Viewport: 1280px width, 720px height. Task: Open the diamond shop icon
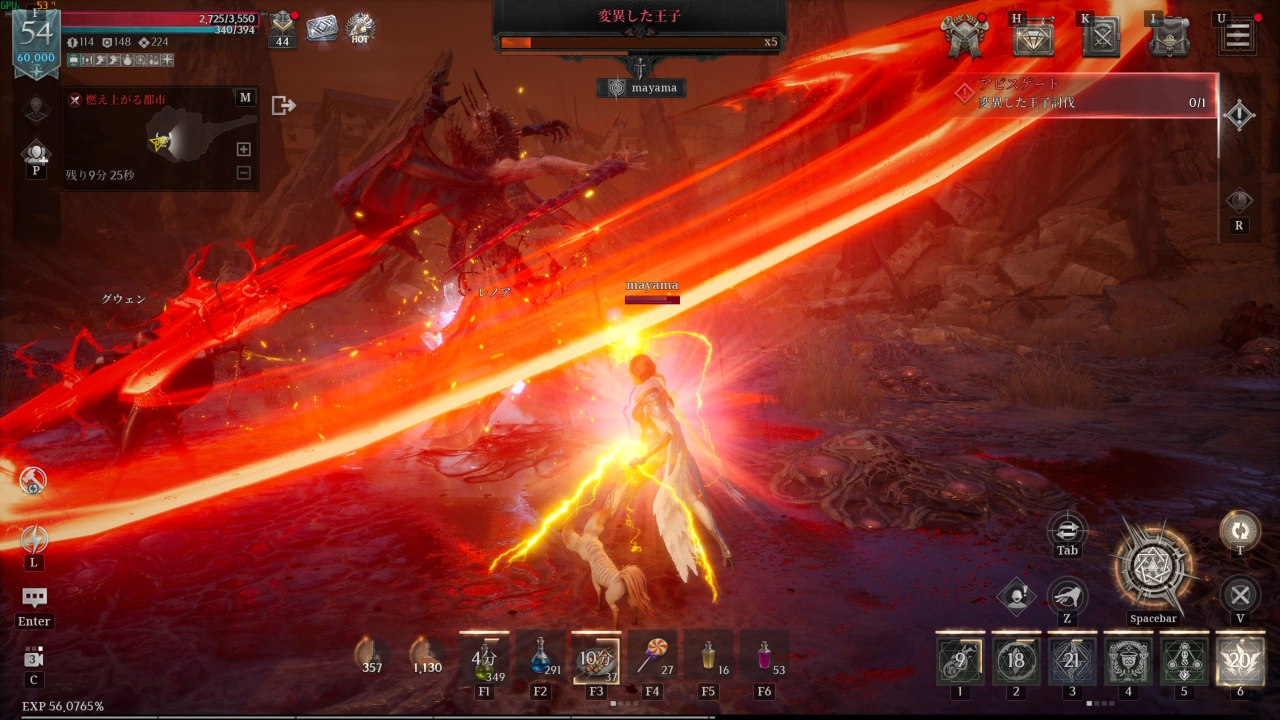(x=1034, y=38)
